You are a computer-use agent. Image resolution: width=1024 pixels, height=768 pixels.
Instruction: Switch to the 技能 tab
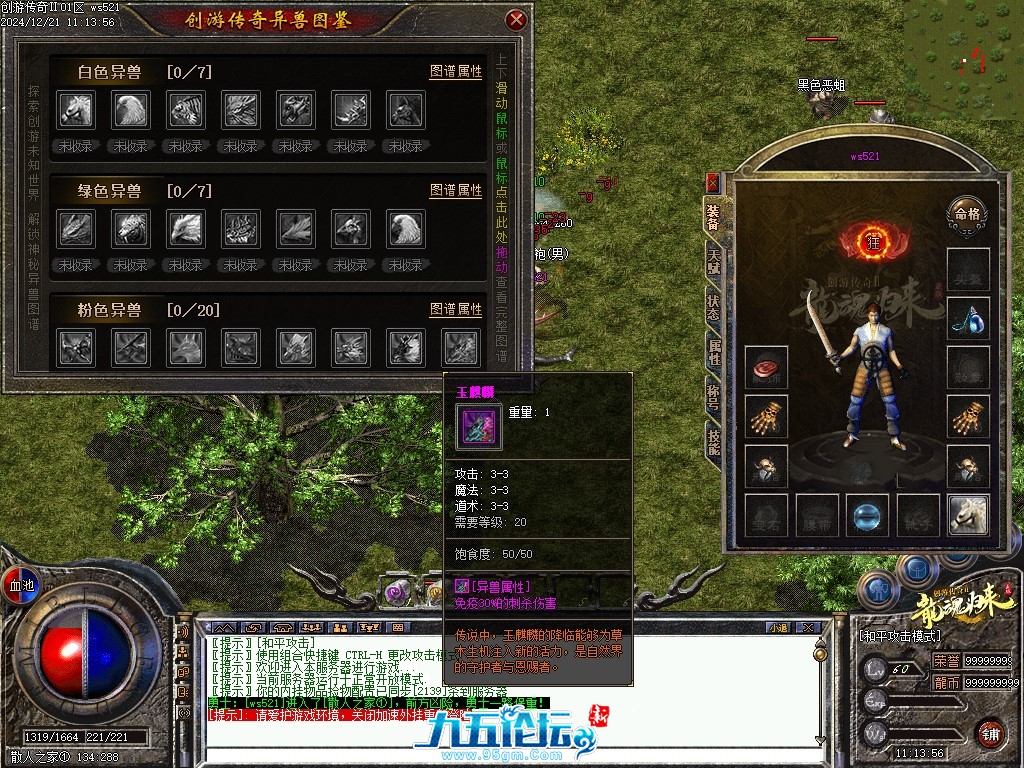[x=713, y=439]
